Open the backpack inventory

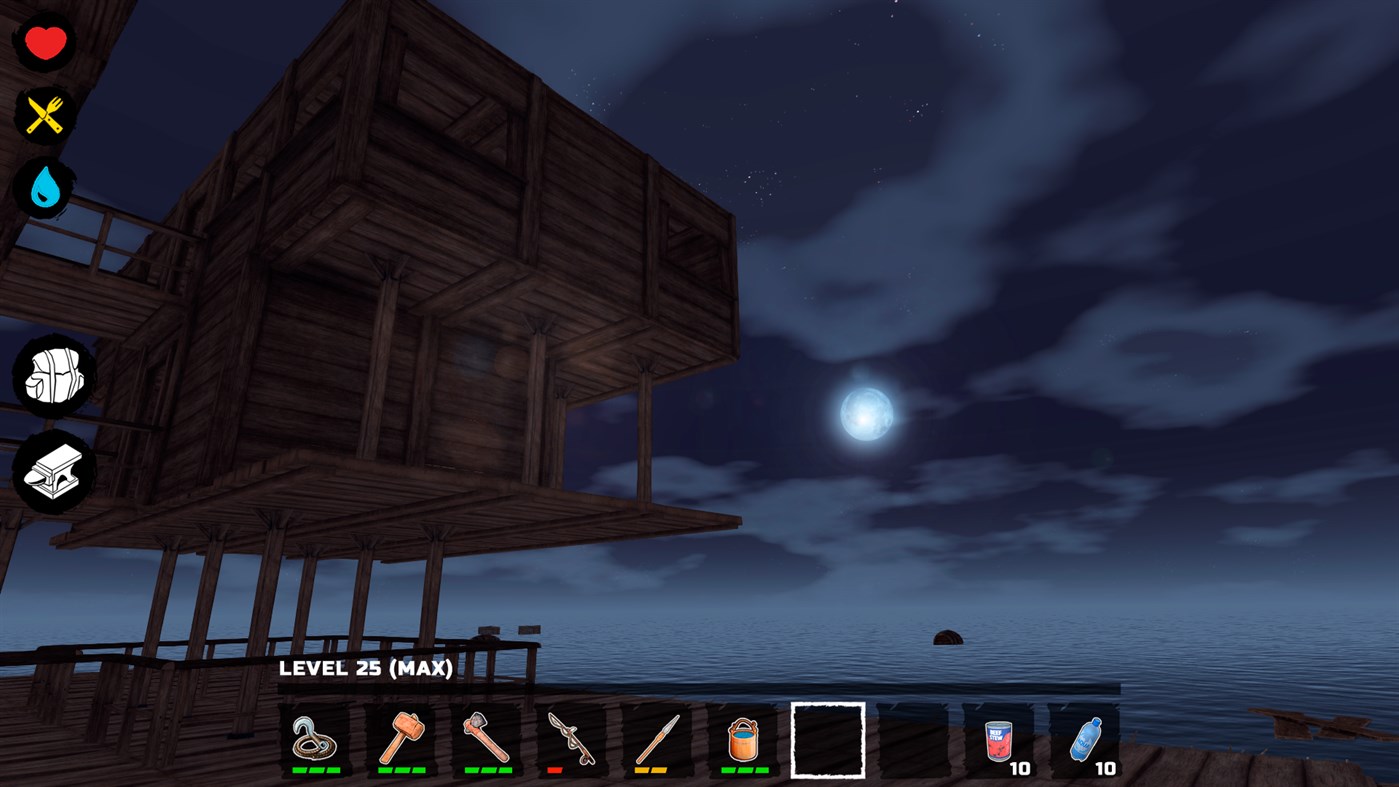click(x=54, y=375)
